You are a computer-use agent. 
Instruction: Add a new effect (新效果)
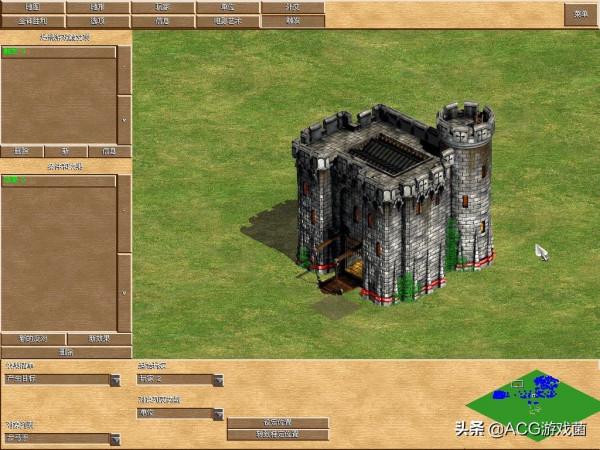click(98, 339)
